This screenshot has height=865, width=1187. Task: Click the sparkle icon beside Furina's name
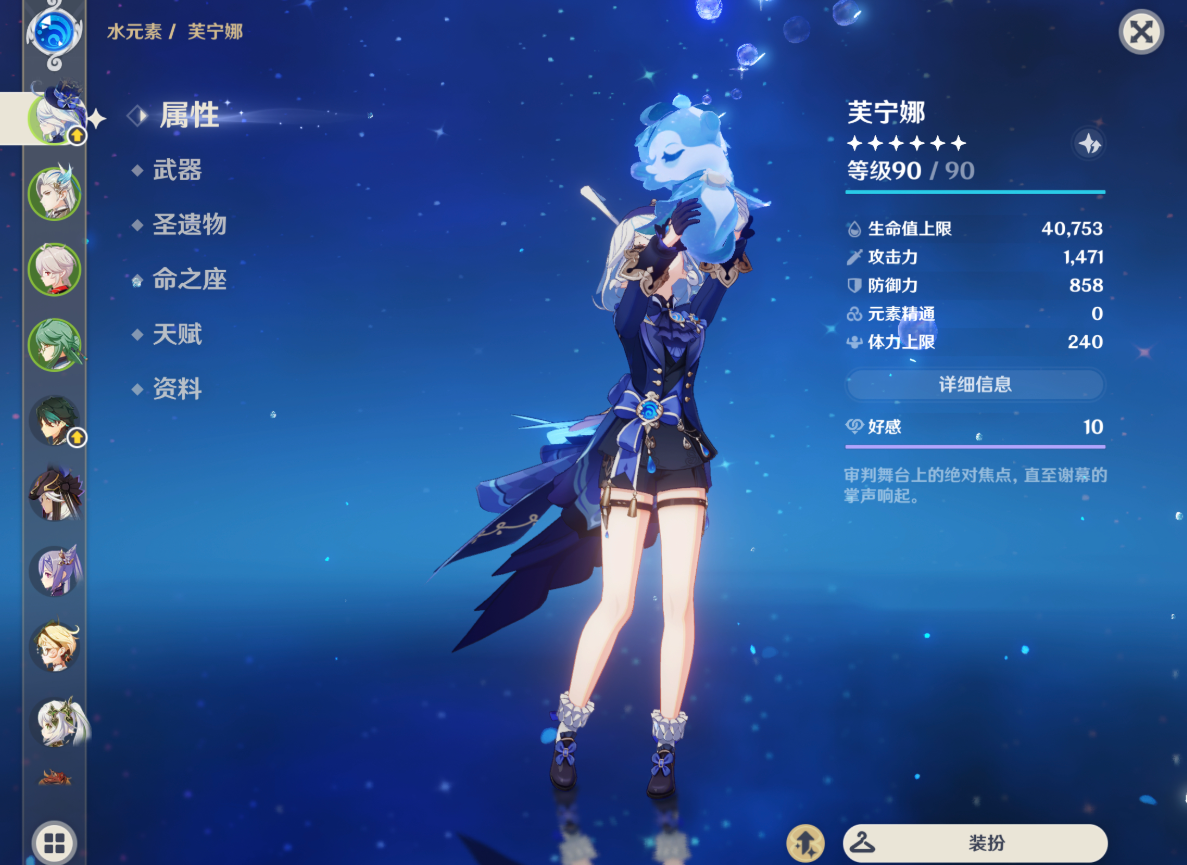pos(1088,143)
